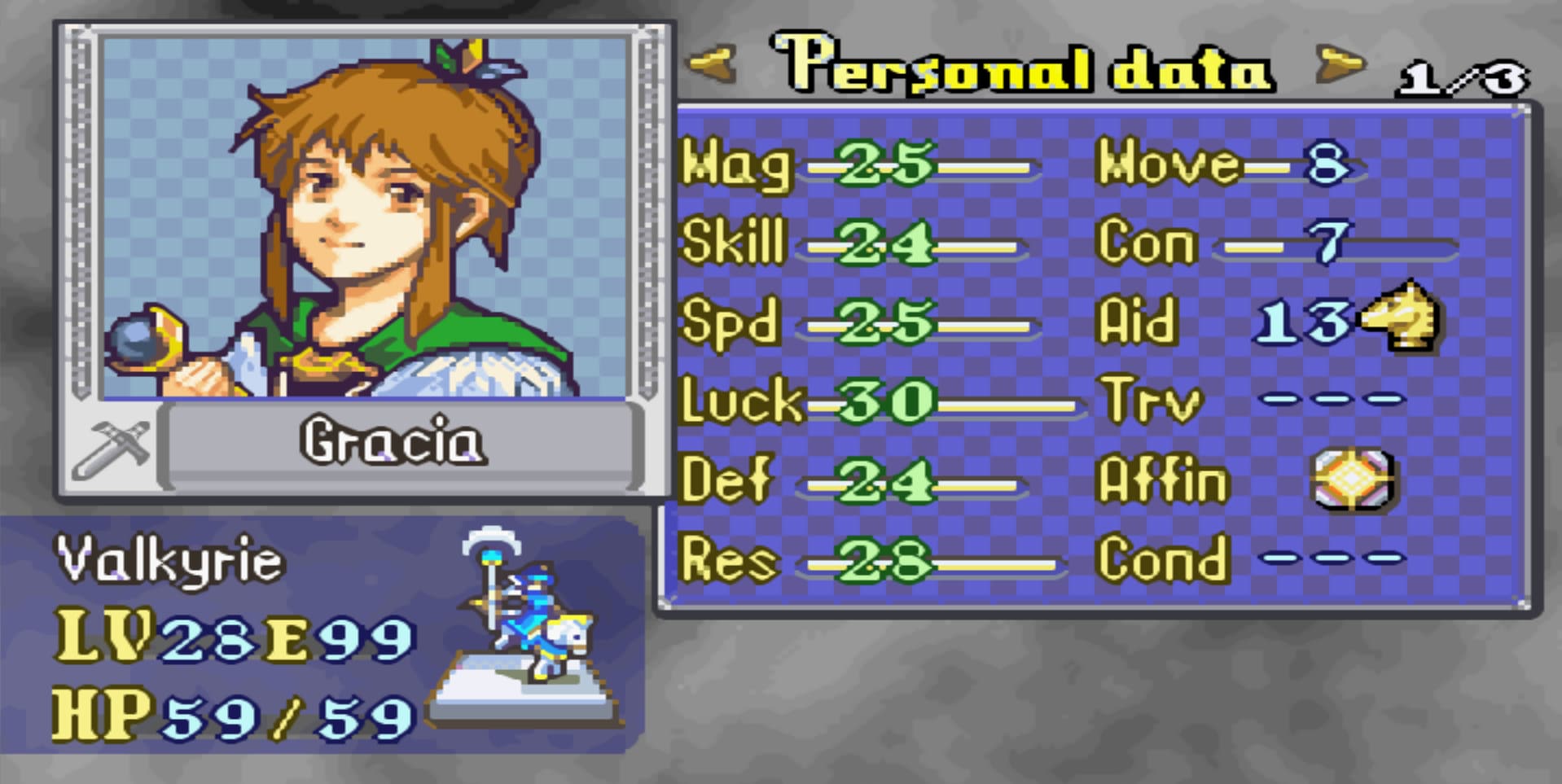Click Gracia's character portrait
The width and height of the screenshot is (1562, 784).
(x=364, y=218)
